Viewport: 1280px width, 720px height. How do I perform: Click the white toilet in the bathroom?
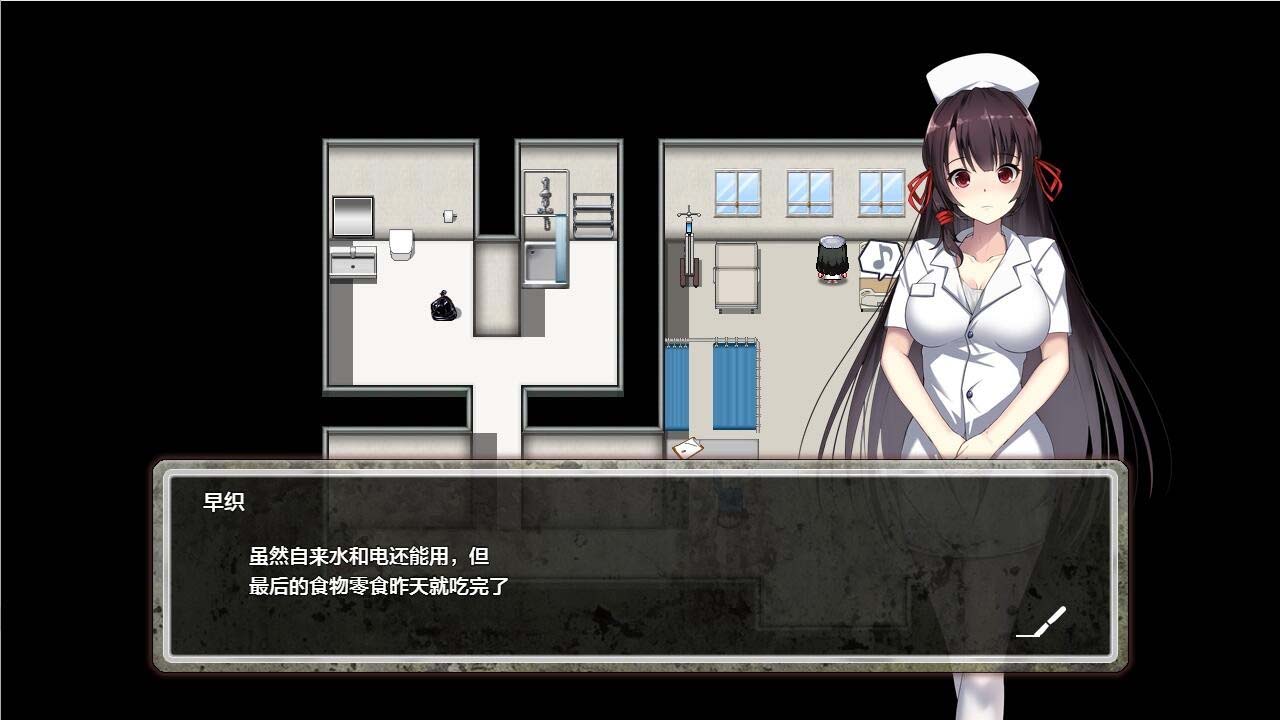coord(400,244)
